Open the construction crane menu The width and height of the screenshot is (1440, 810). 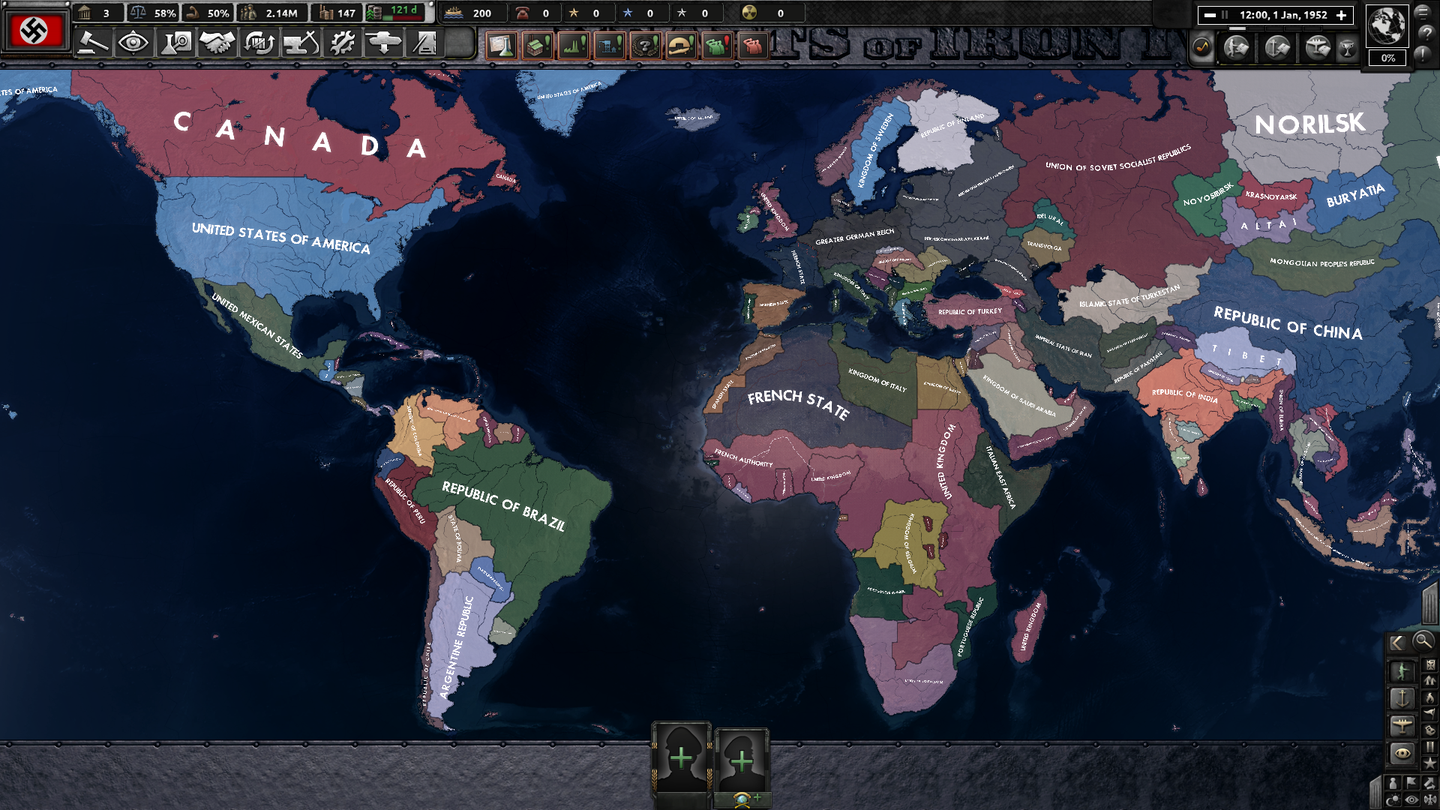point(300,43)
